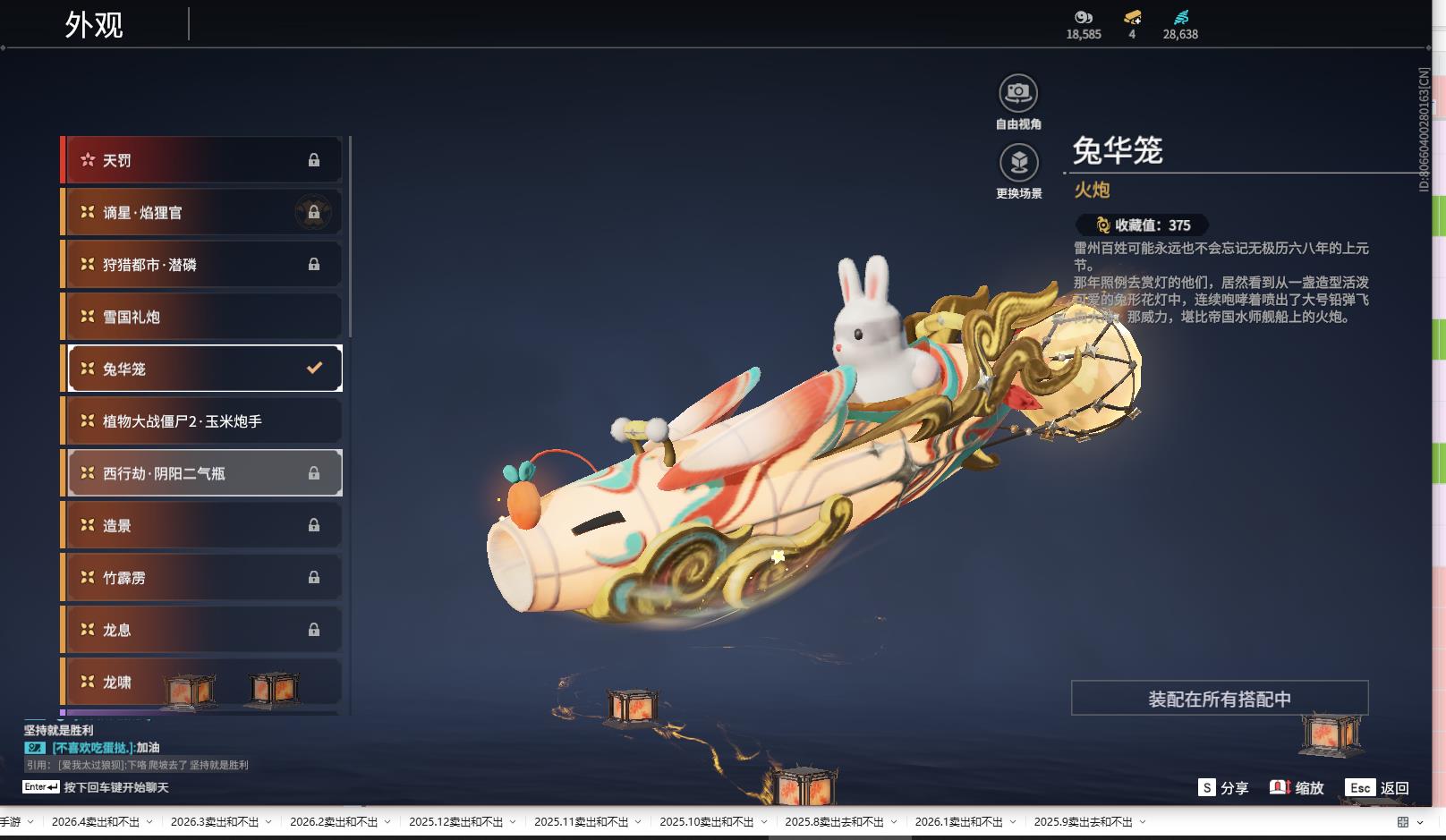Share this skin with 分享
The height and width of the screenshot is (840, 1446).
click(1223, 788)
